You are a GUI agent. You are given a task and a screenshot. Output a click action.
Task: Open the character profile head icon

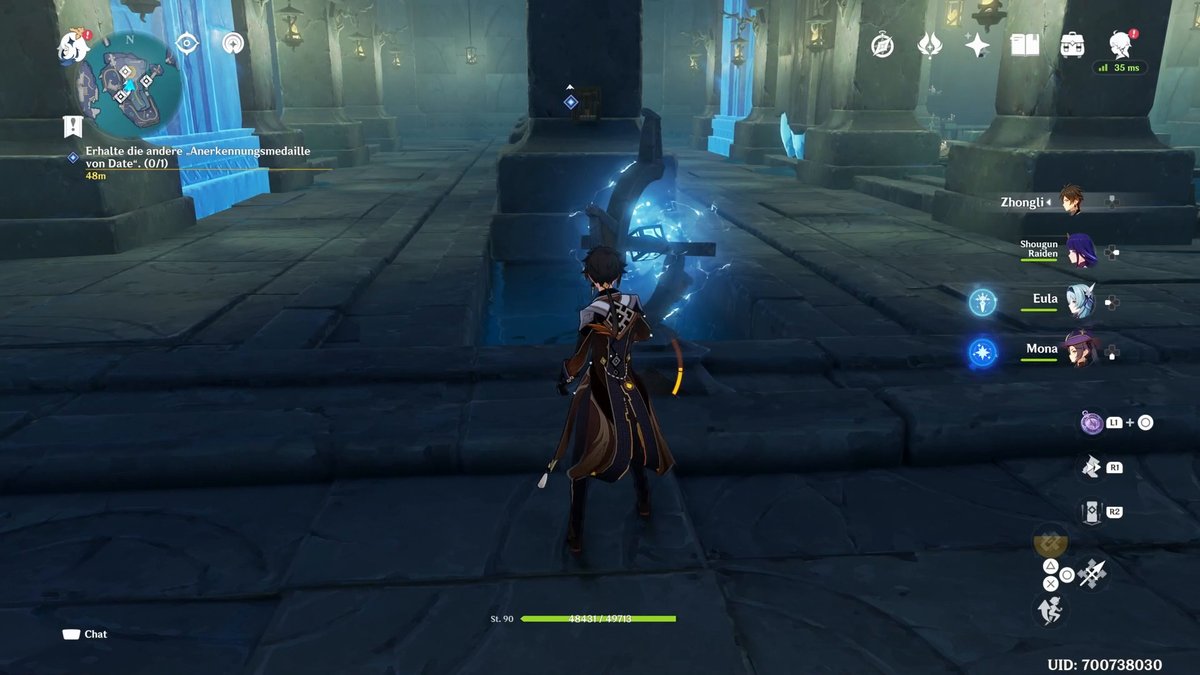(x=1120, y=43)
